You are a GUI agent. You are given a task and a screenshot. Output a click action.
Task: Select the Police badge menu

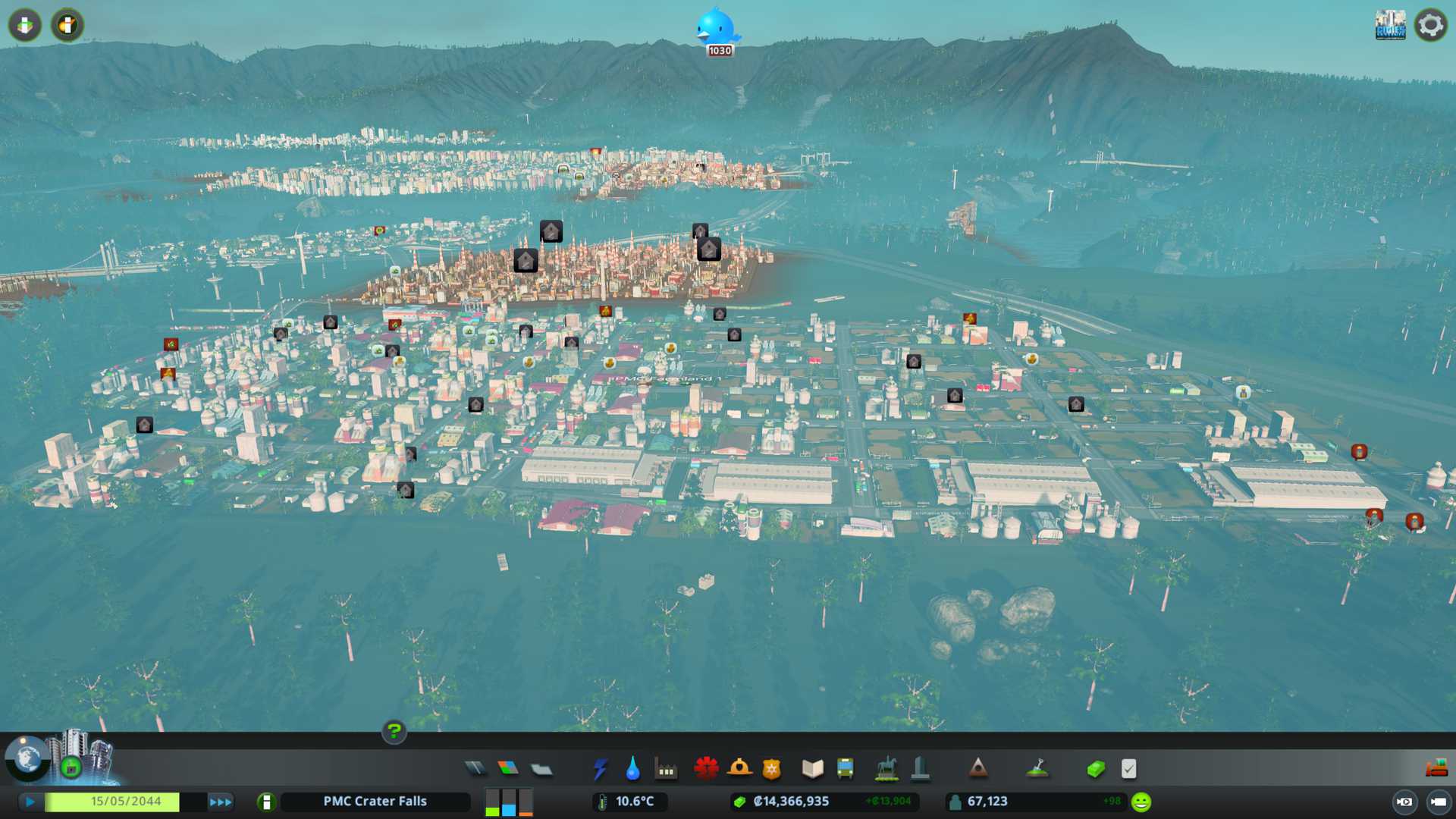point(771,769)
